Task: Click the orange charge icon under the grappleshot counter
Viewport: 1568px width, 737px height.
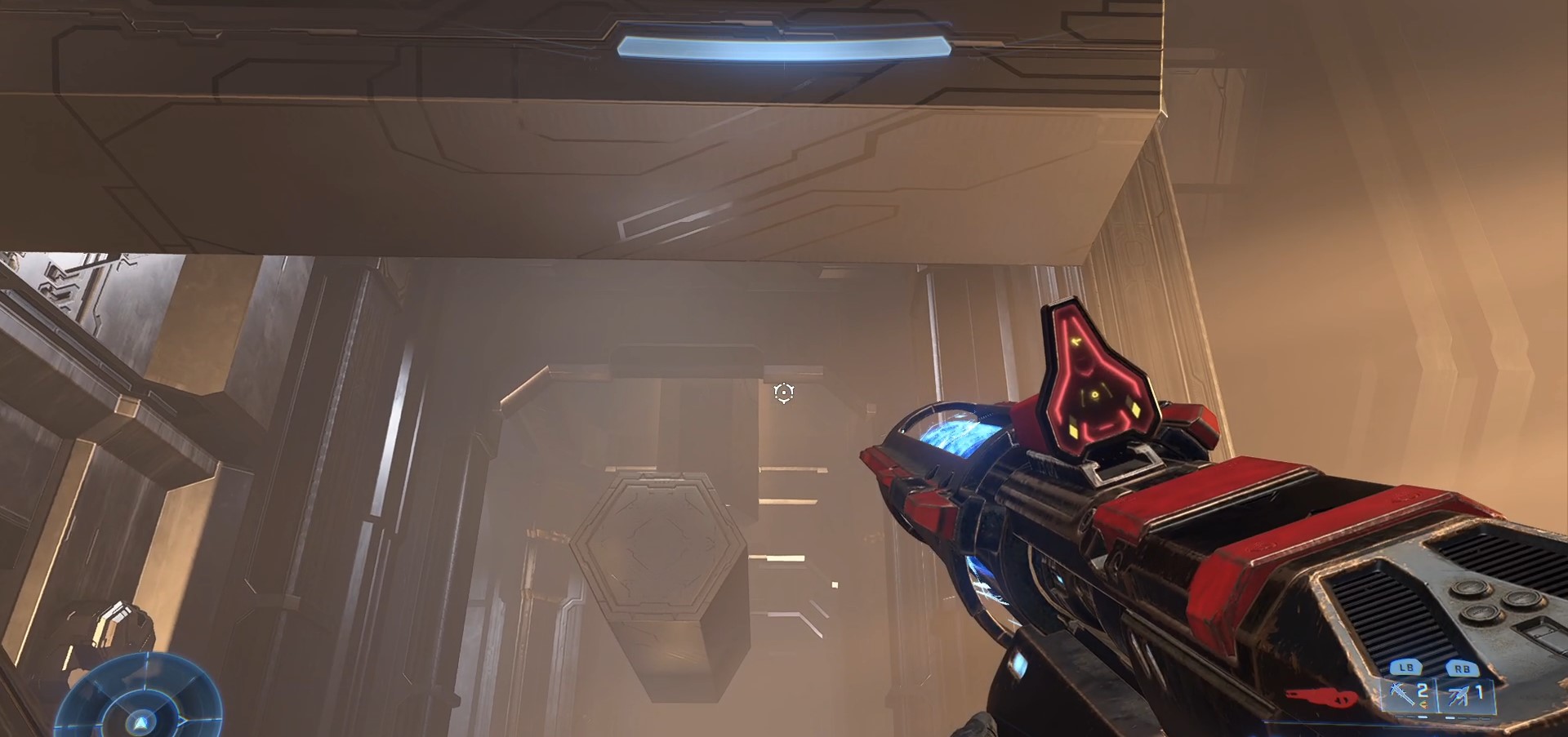Action: click(1424, 704)
